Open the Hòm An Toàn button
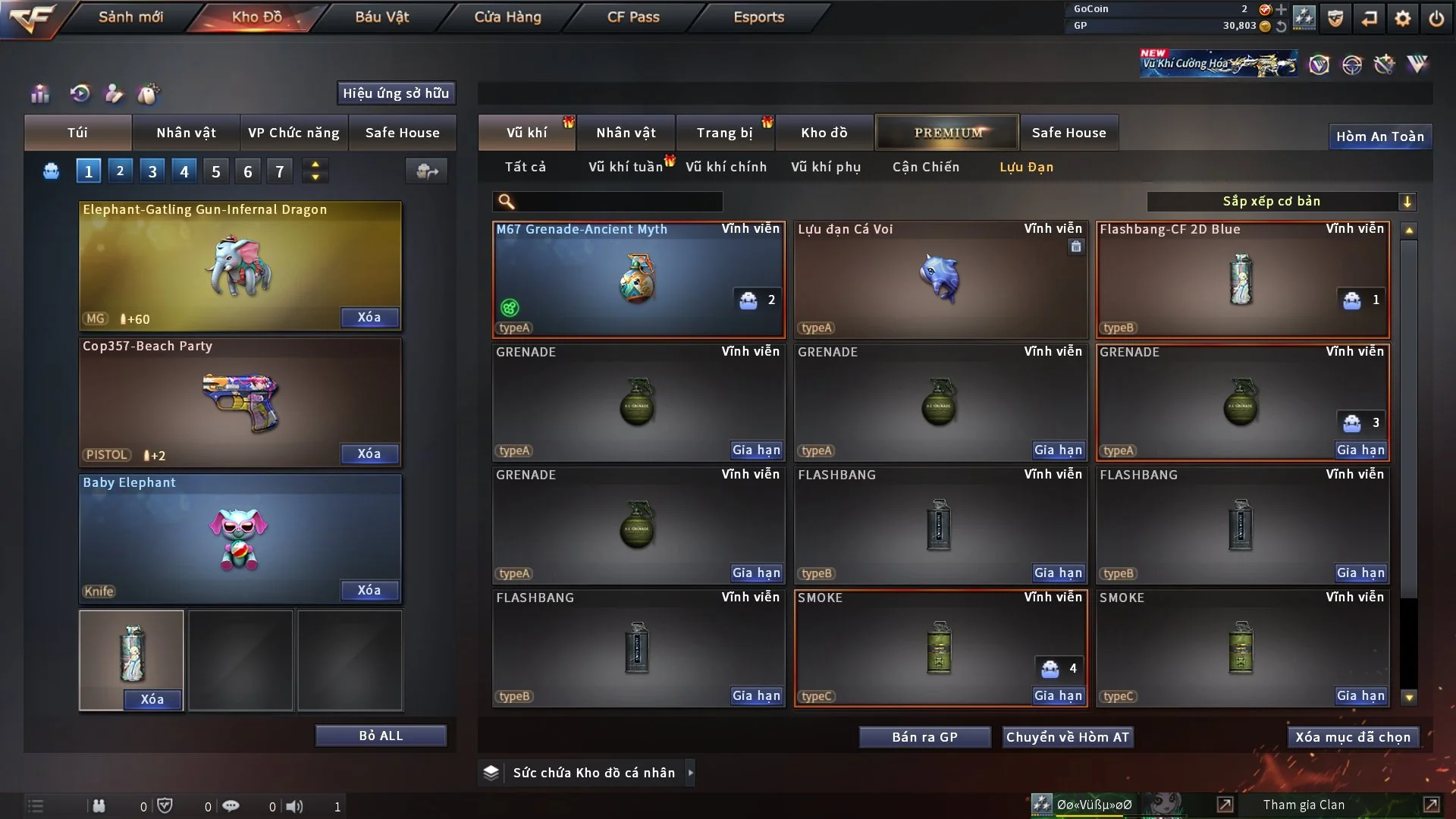1456x819 pixels. point(1379,136)
